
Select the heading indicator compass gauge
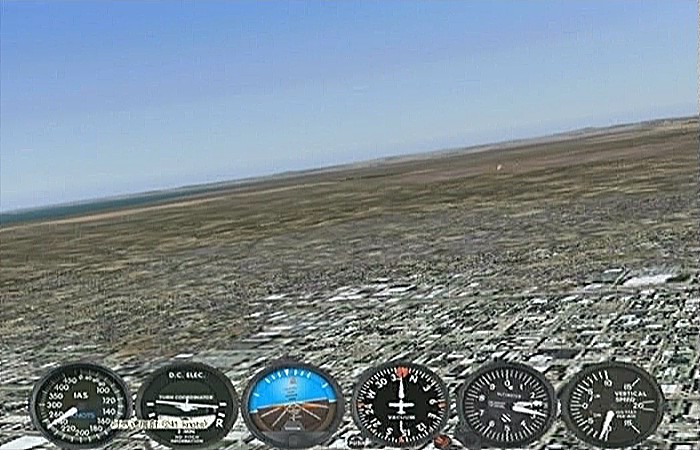pos(401,405)
